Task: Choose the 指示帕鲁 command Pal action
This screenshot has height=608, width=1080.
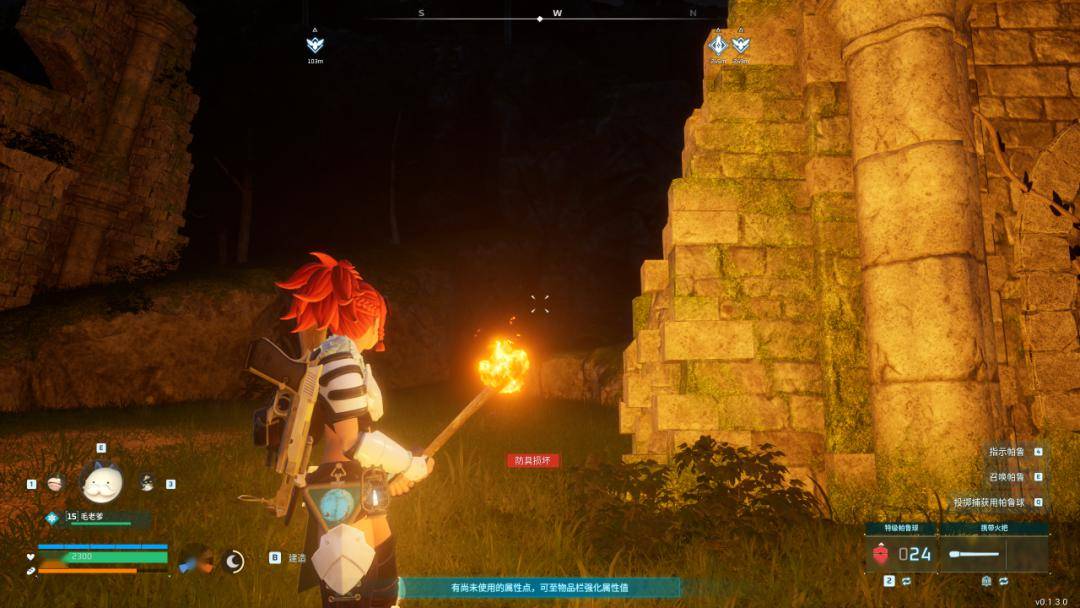Action: [1007, 451]
